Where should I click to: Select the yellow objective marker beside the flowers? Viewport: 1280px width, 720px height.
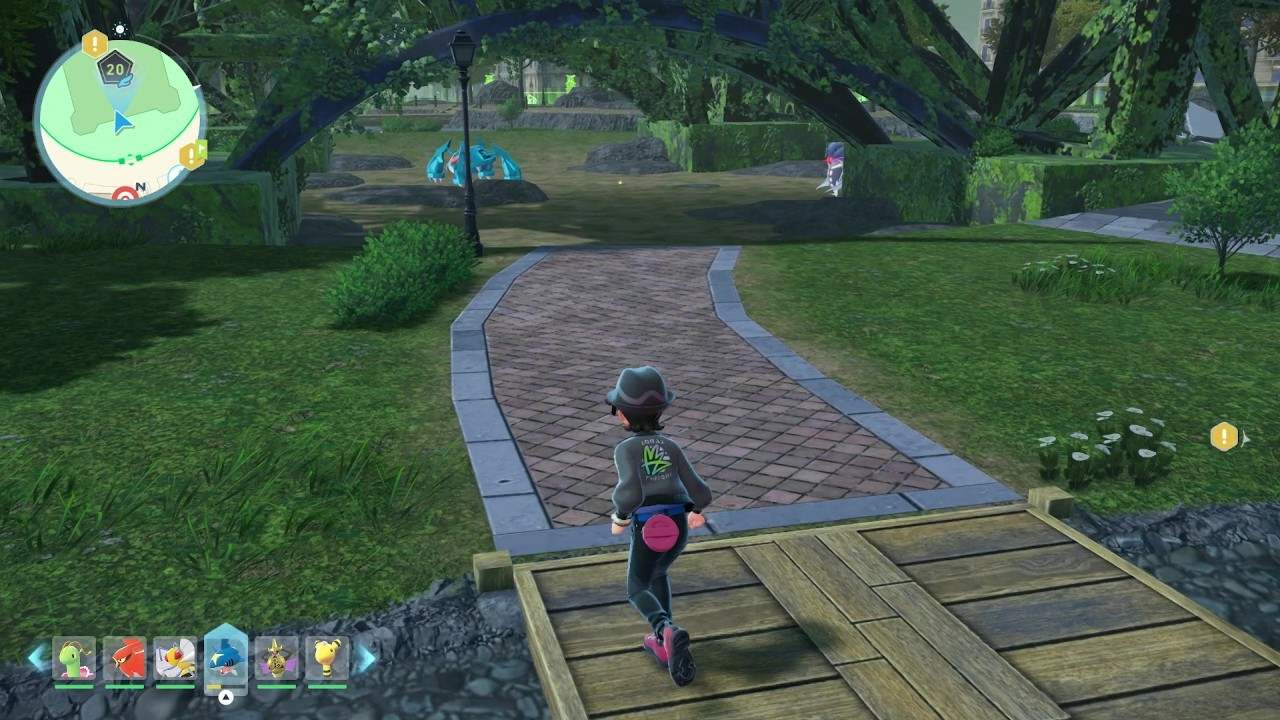tap(1224, 436)
